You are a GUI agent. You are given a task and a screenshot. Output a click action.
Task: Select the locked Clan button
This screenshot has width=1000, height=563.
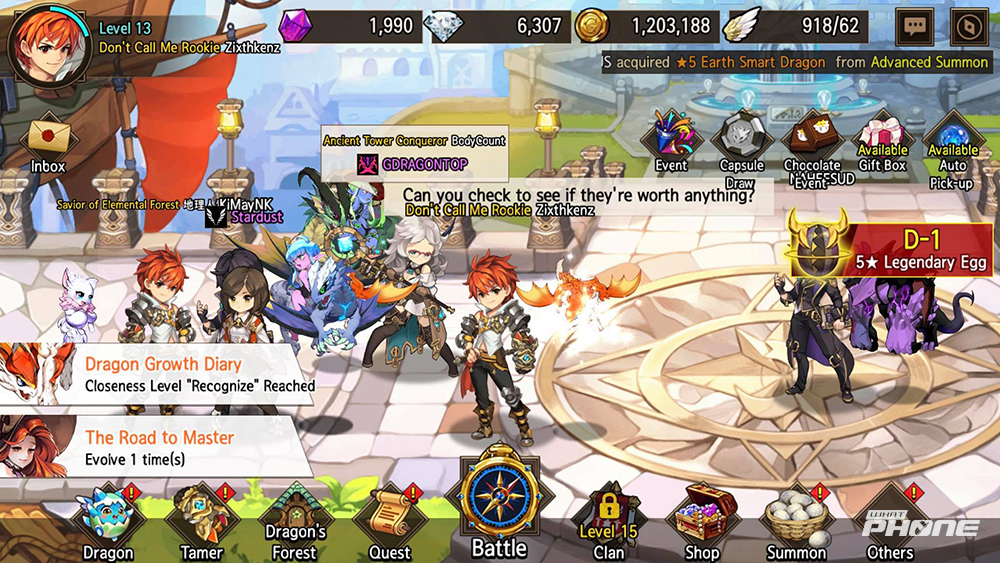coord(608,520)
